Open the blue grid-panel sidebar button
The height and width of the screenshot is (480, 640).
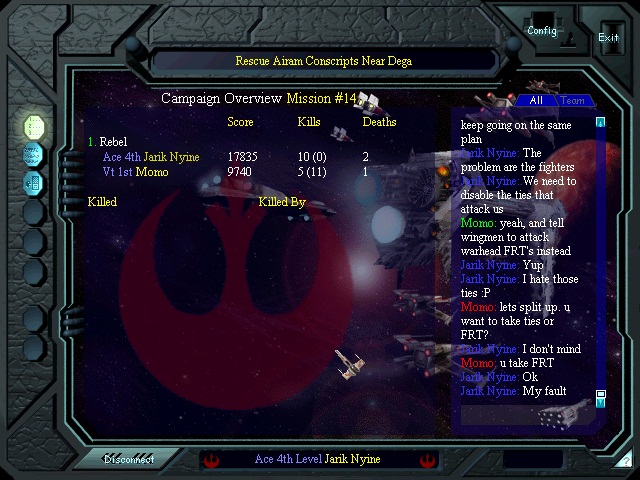(x=34, y=182)
